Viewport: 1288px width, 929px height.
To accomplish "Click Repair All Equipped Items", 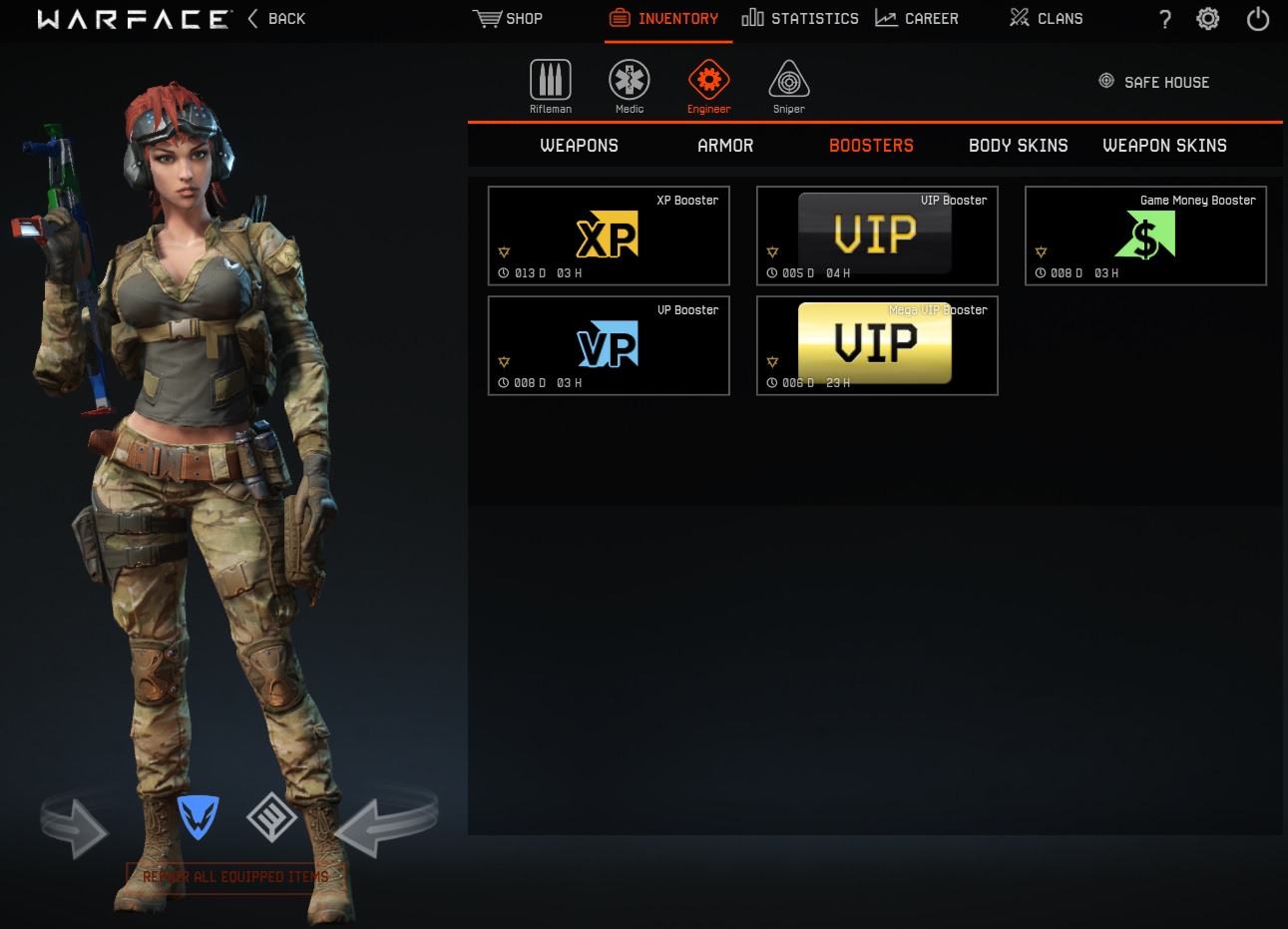I will click(x=234, y=876).
